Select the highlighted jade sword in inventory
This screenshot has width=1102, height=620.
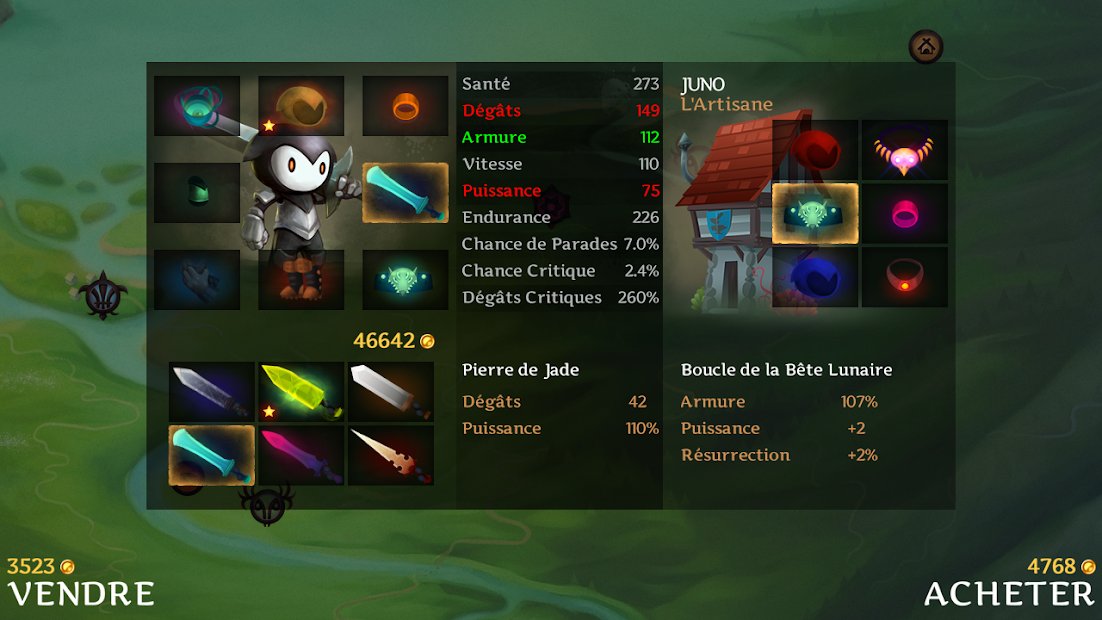(x=211, y=455)
